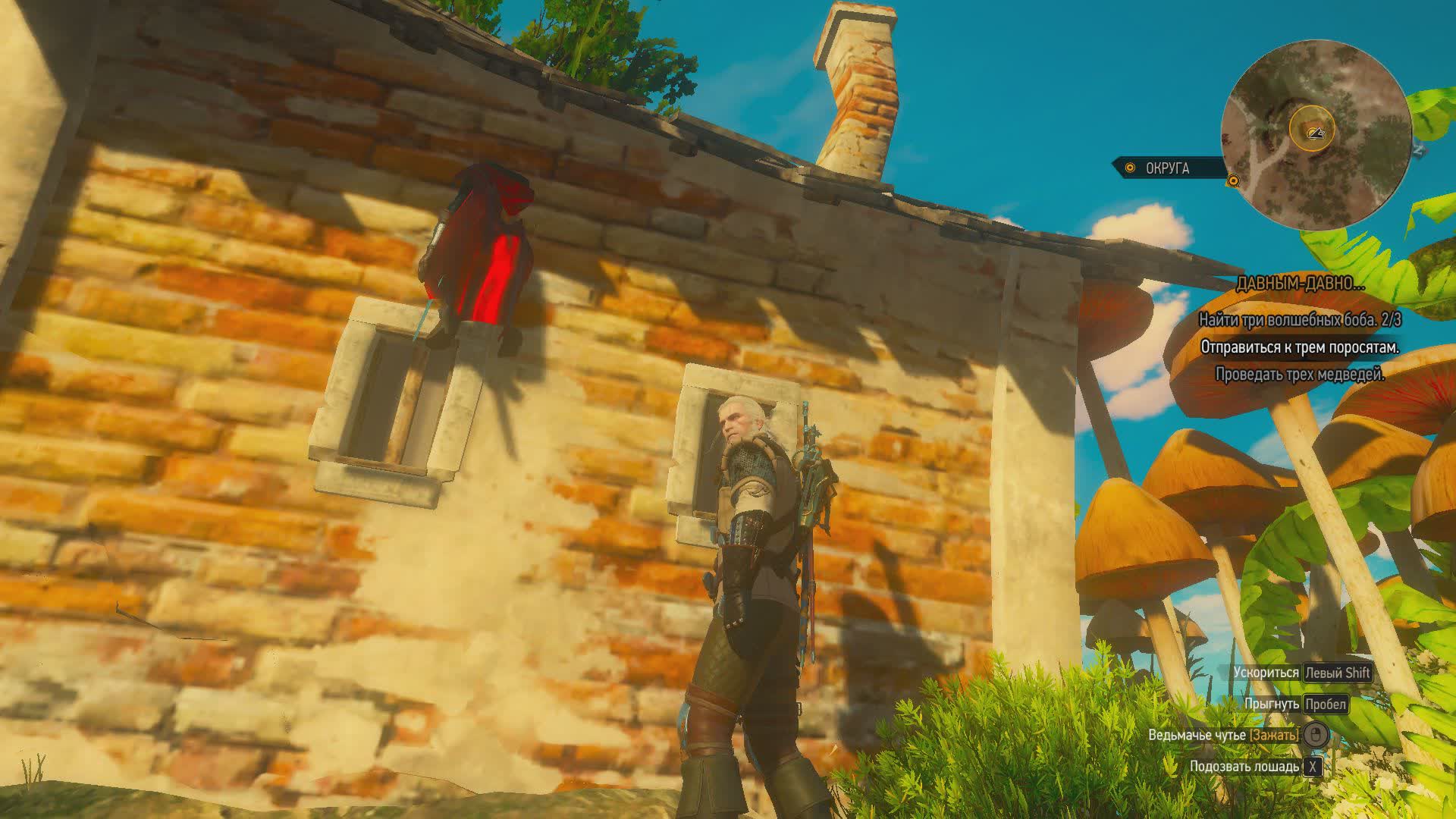This screenshot has width=1456, height=819.
Task: Click the X keybind badge for Подозвать лошадь
Action: click(1313, 768)
